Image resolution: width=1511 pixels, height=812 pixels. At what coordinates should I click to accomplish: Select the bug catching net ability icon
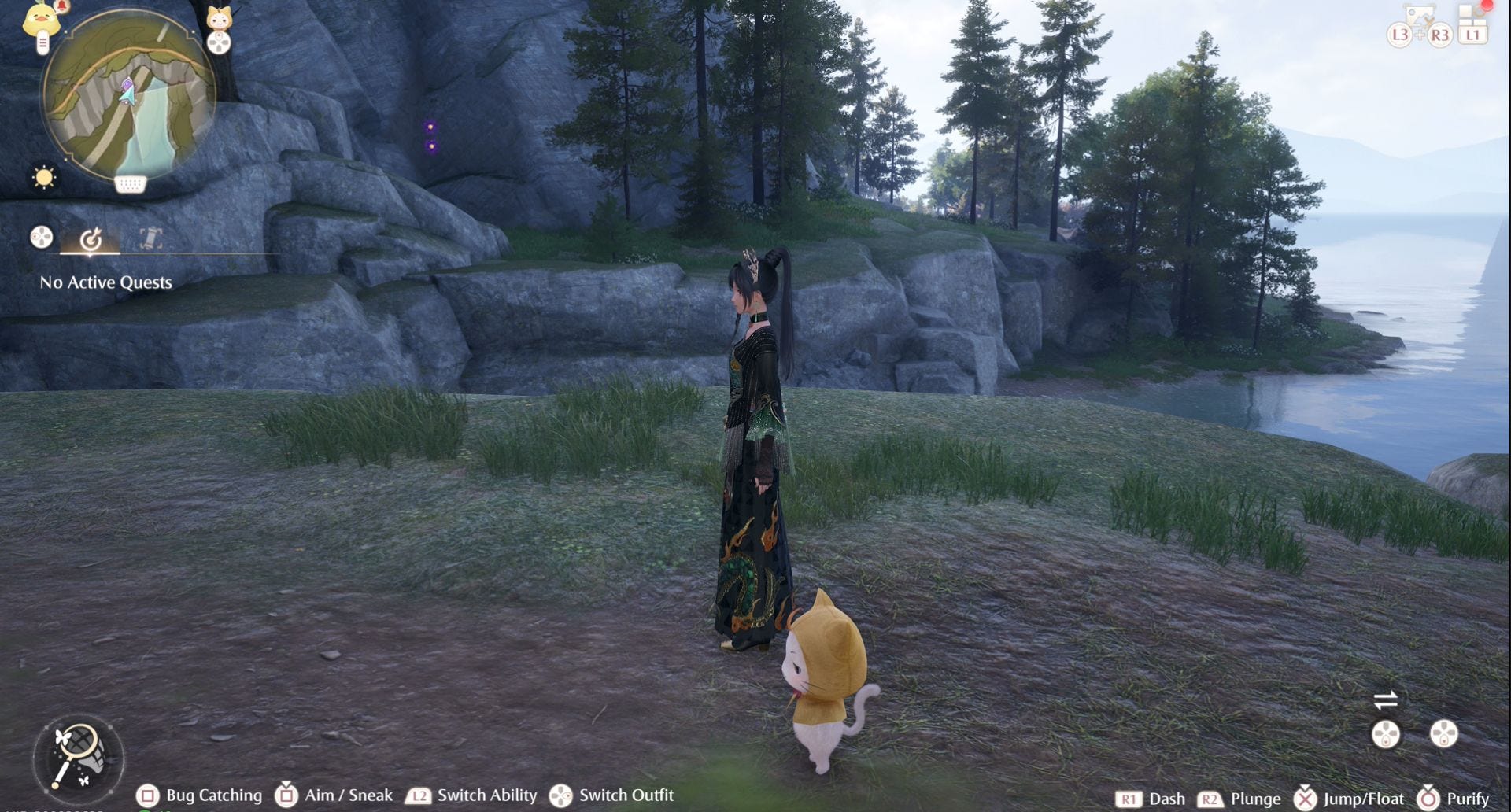[x=78, y=756]
